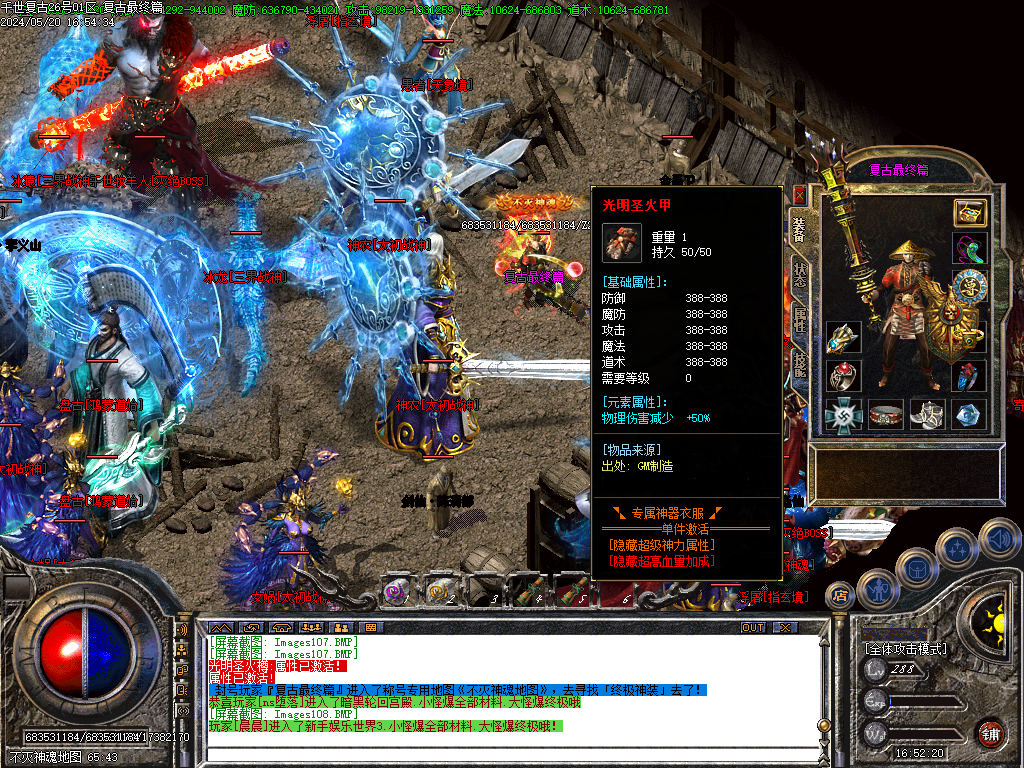Click the cross medal equipment slot
The image size is (1024, 768).
click(x=843, y=414)
